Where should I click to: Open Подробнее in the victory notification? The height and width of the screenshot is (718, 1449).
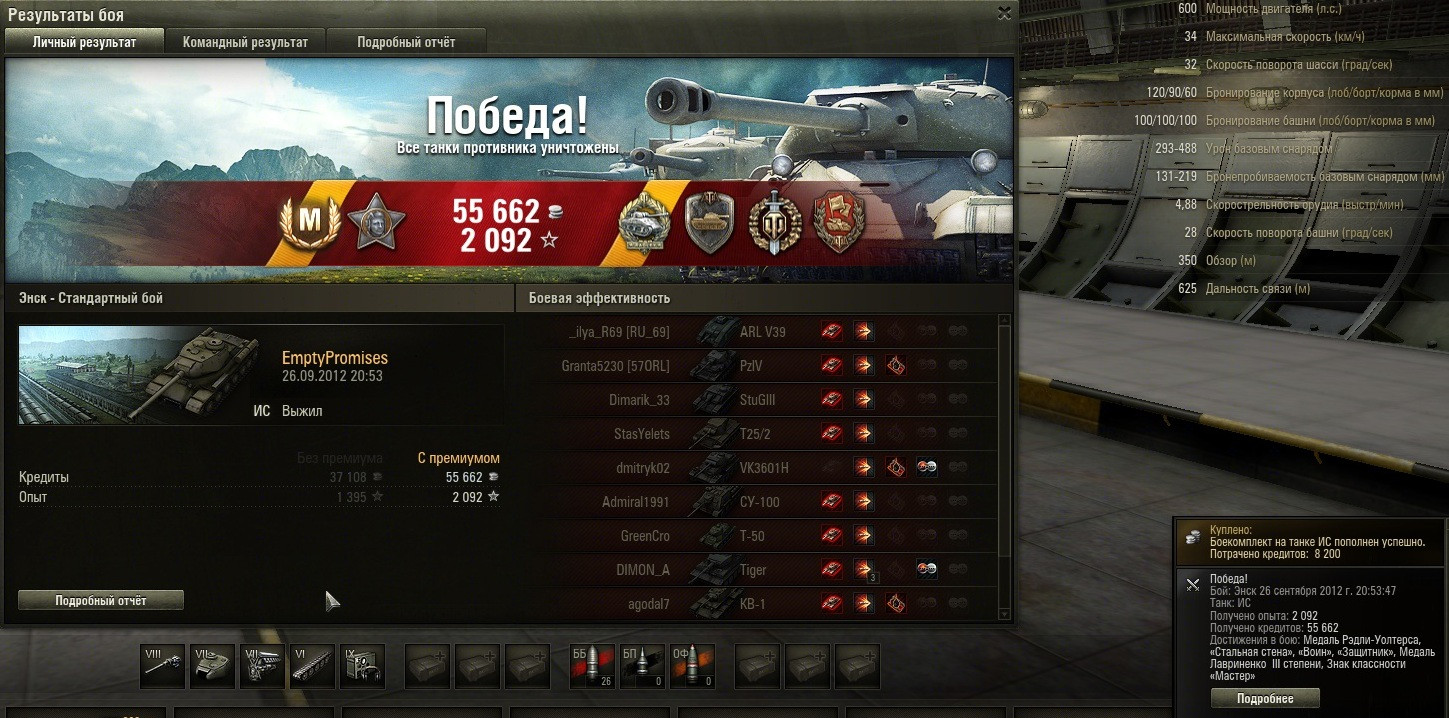[x=1265, y=698]
